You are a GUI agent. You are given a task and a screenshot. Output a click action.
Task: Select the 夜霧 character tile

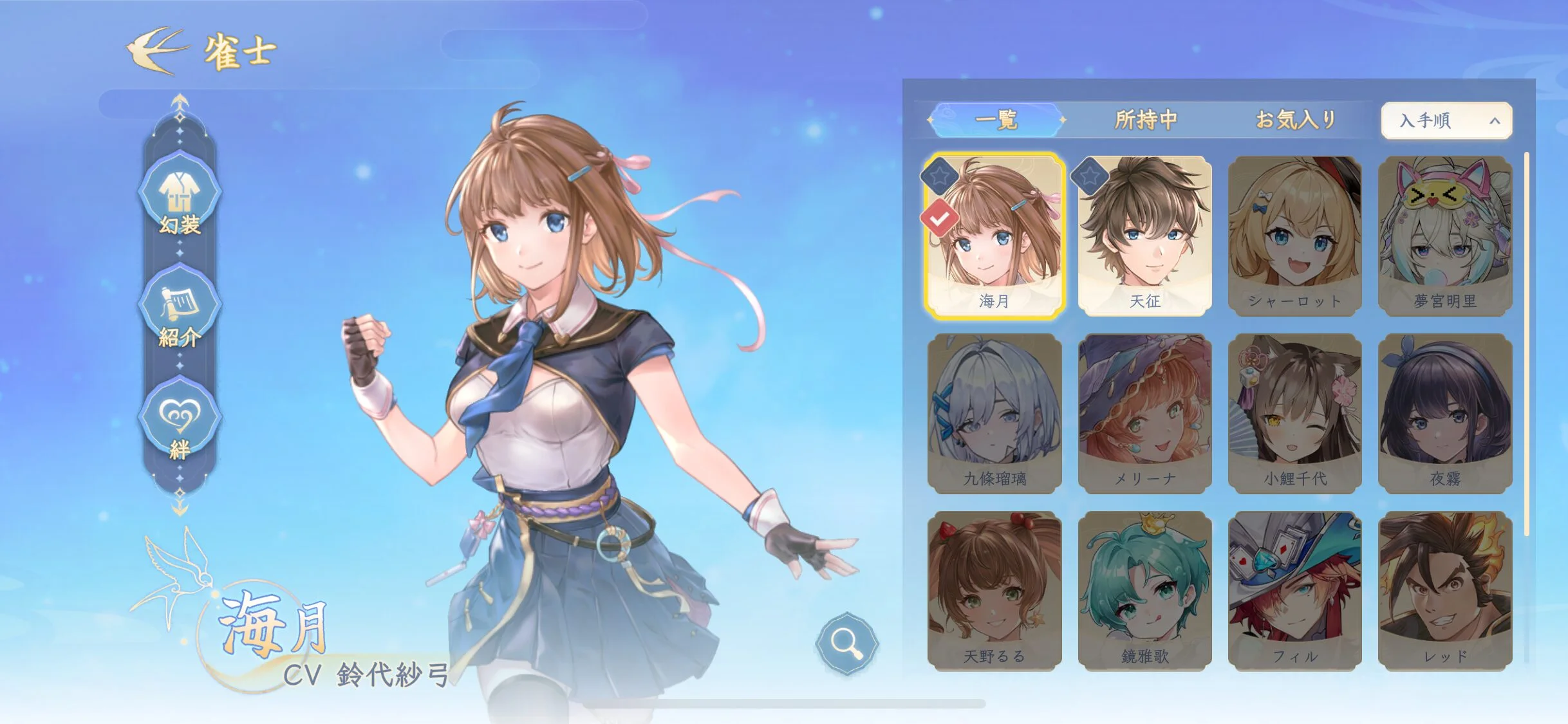pyautogui.click(x=1445, y=413)
